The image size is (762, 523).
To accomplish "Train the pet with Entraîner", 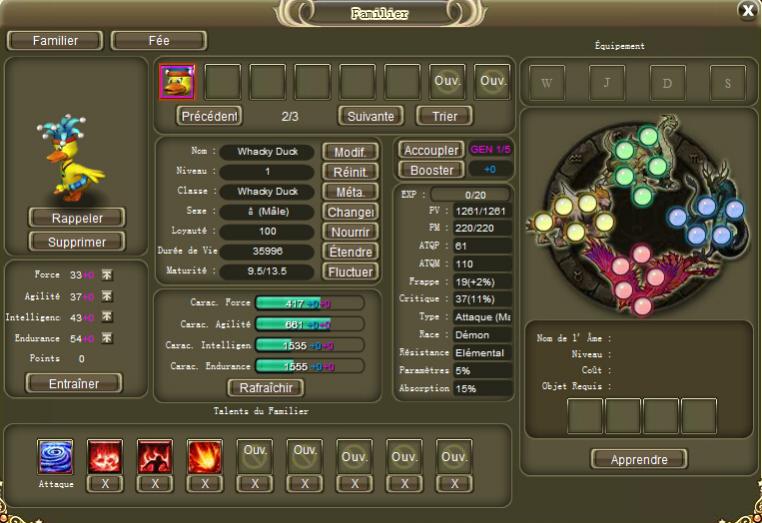I will pos(72,383).
